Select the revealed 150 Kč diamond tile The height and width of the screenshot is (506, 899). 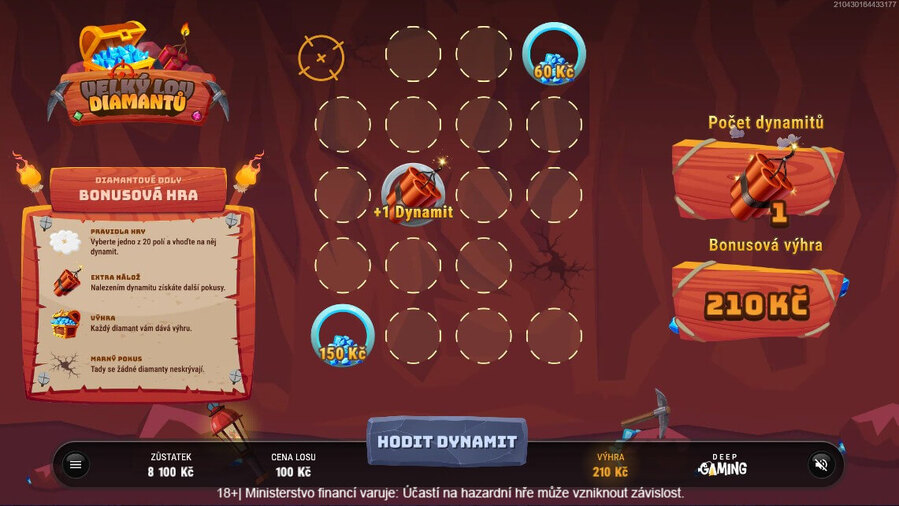(343, 335)
